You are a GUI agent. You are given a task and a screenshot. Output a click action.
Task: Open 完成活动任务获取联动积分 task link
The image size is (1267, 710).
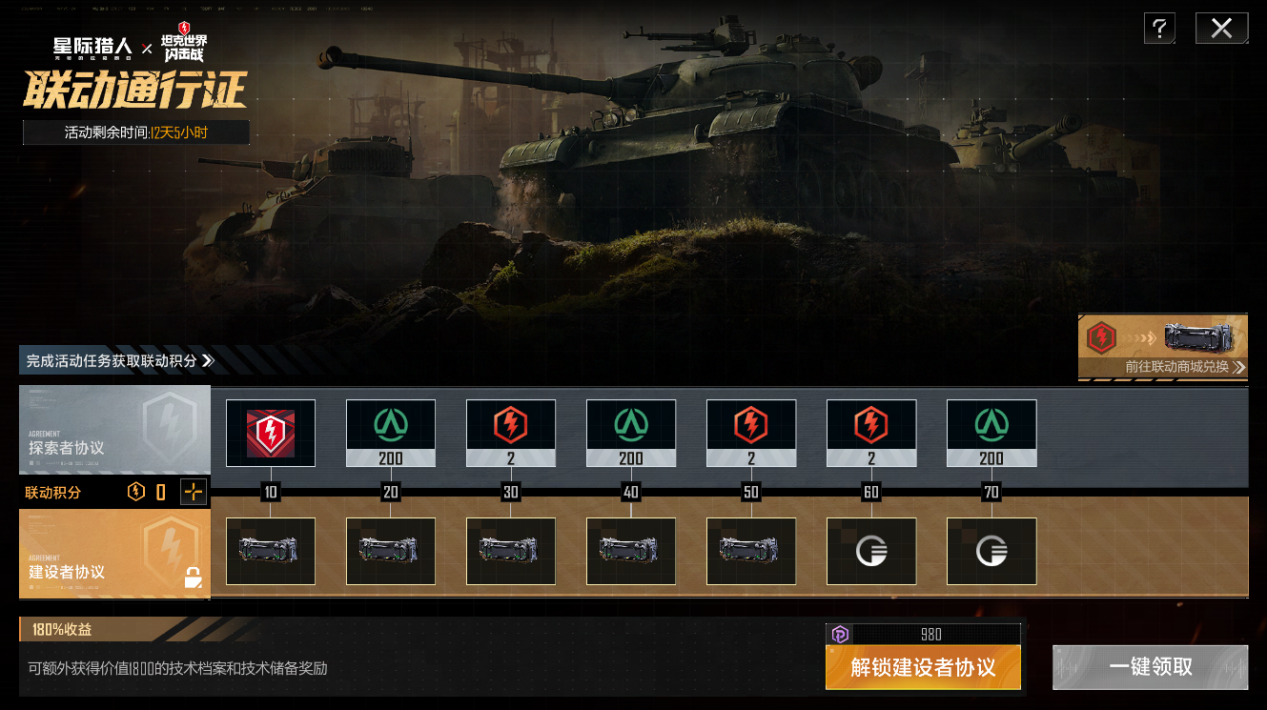click(118, 360)
